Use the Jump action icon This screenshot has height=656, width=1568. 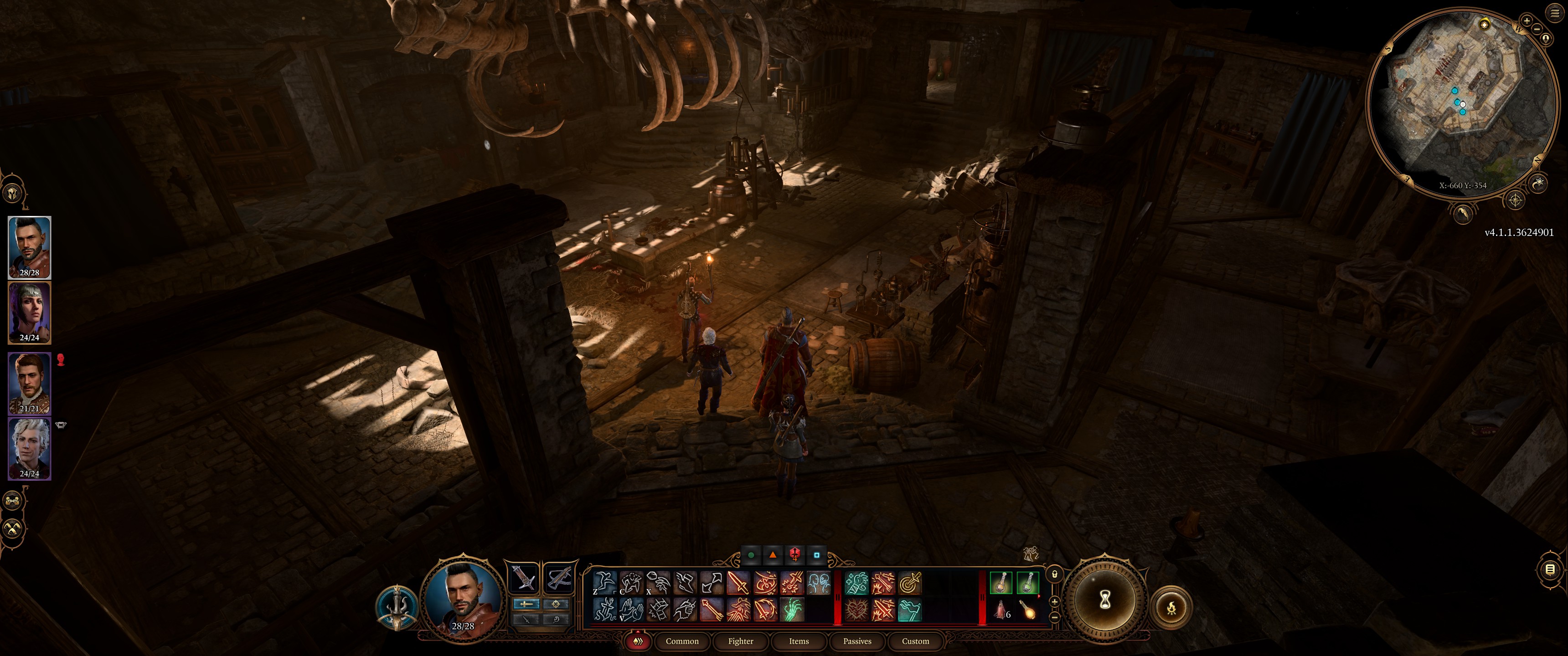point(604,582)
